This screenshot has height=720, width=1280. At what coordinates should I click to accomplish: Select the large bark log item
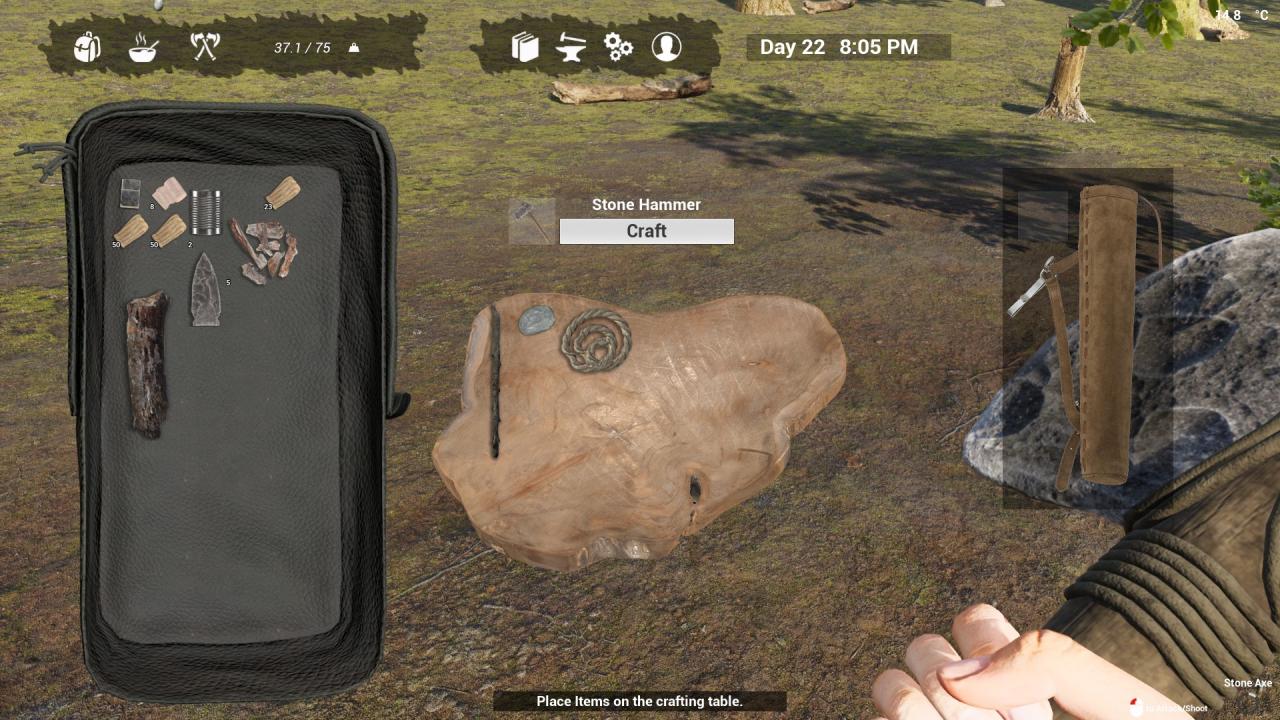(146, 364)
